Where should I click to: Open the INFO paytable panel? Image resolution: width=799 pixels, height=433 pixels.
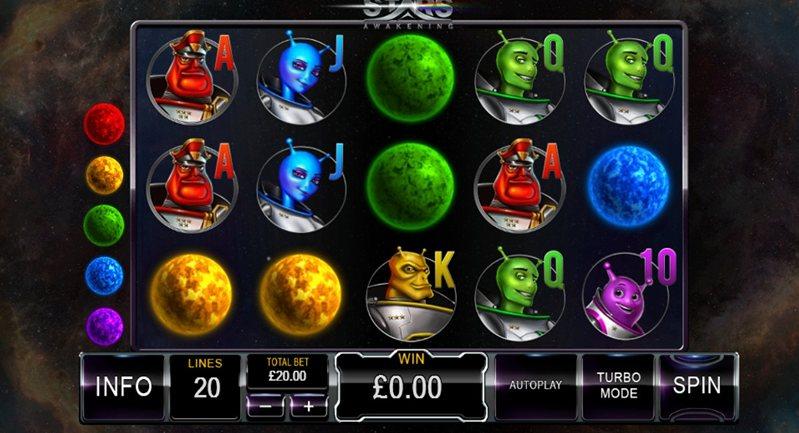123,386
